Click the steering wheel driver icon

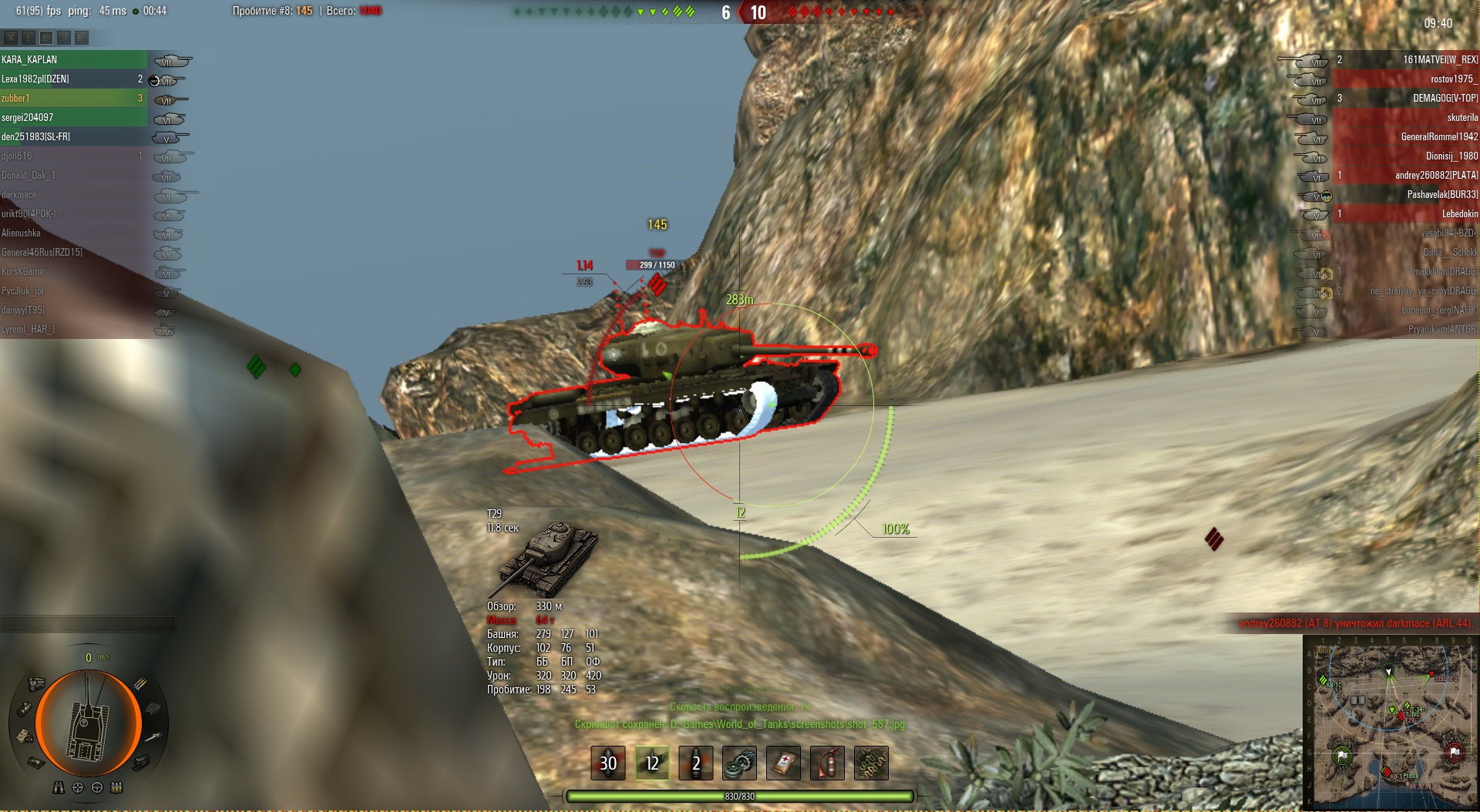(x=97, y=787)
